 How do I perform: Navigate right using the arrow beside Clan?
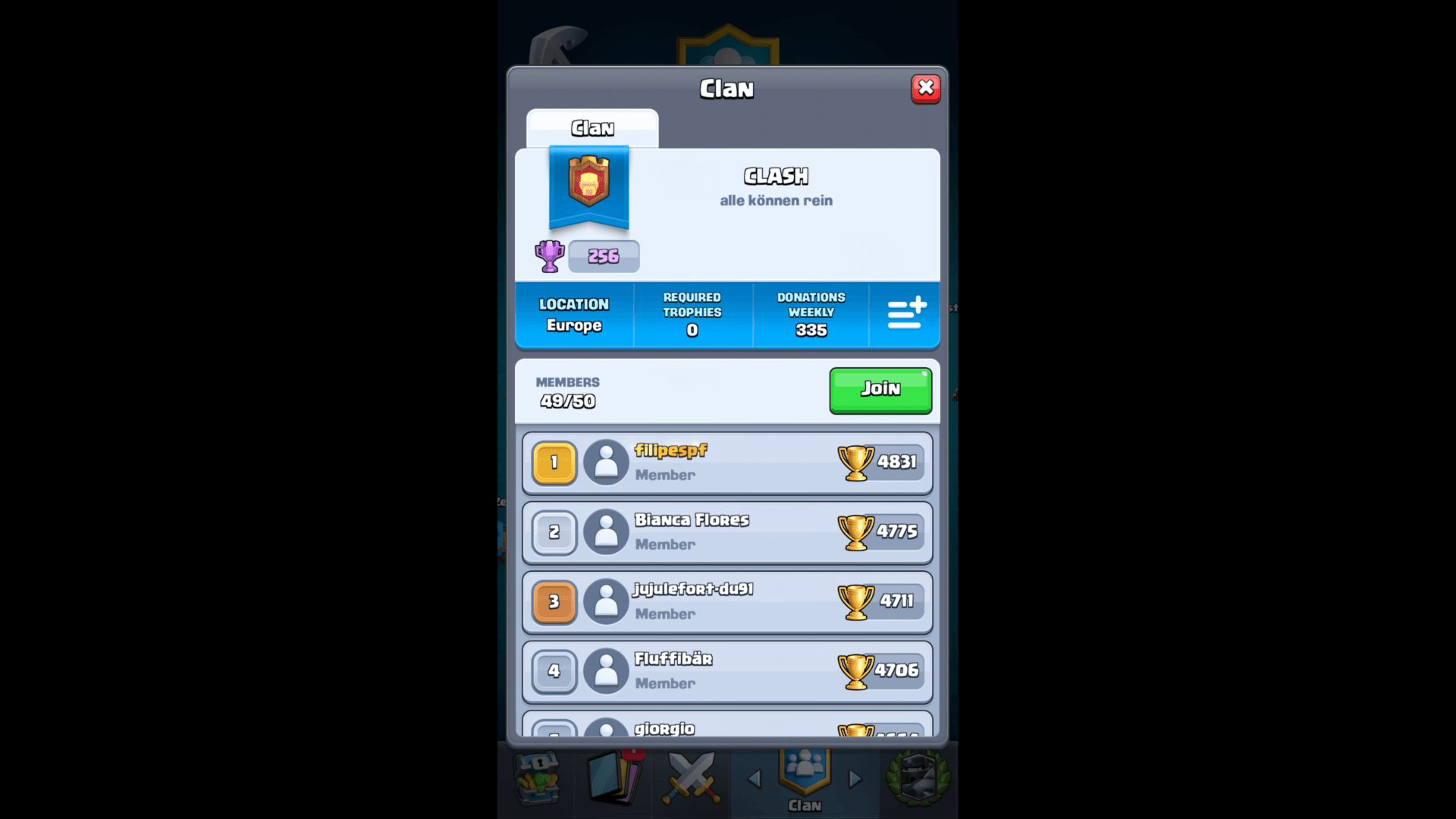[x=855, y=779]
